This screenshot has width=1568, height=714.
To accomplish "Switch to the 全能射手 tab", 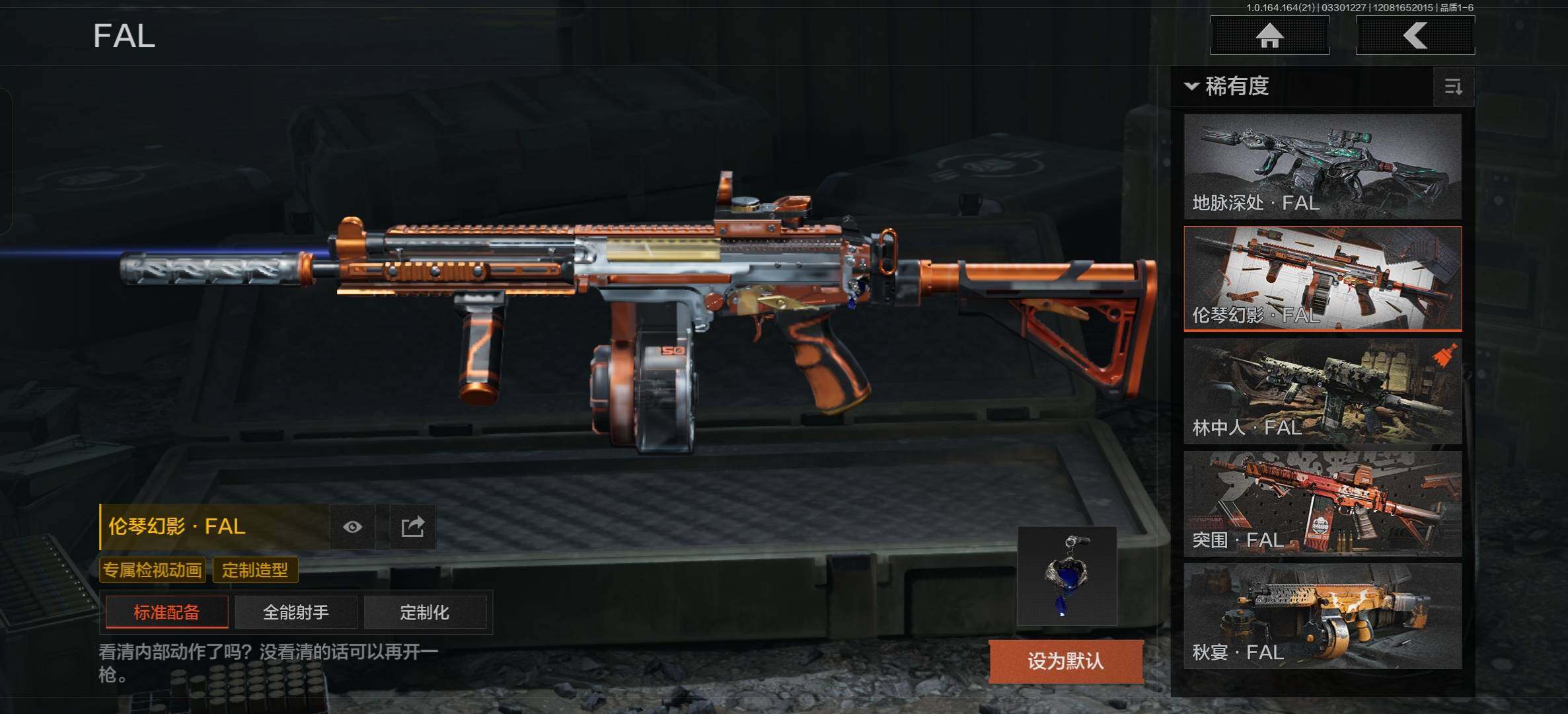I will (295, 612).
